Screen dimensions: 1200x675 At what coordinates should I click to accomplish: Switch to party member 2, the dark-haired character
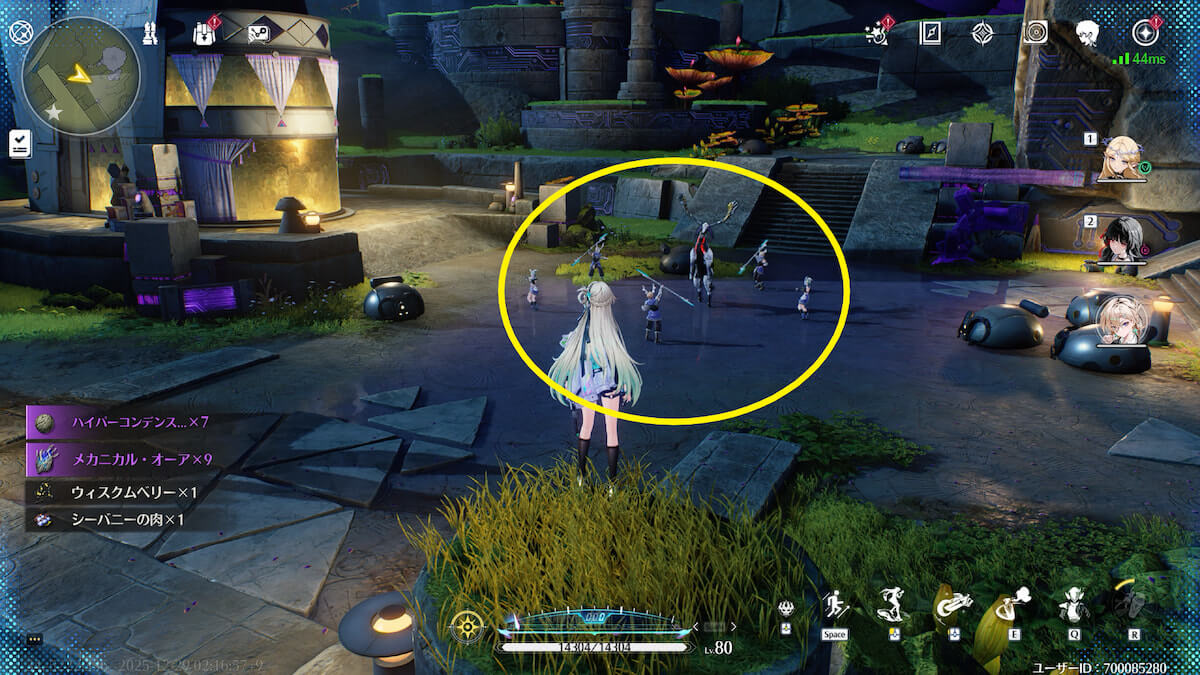[x=1121, y=240]
